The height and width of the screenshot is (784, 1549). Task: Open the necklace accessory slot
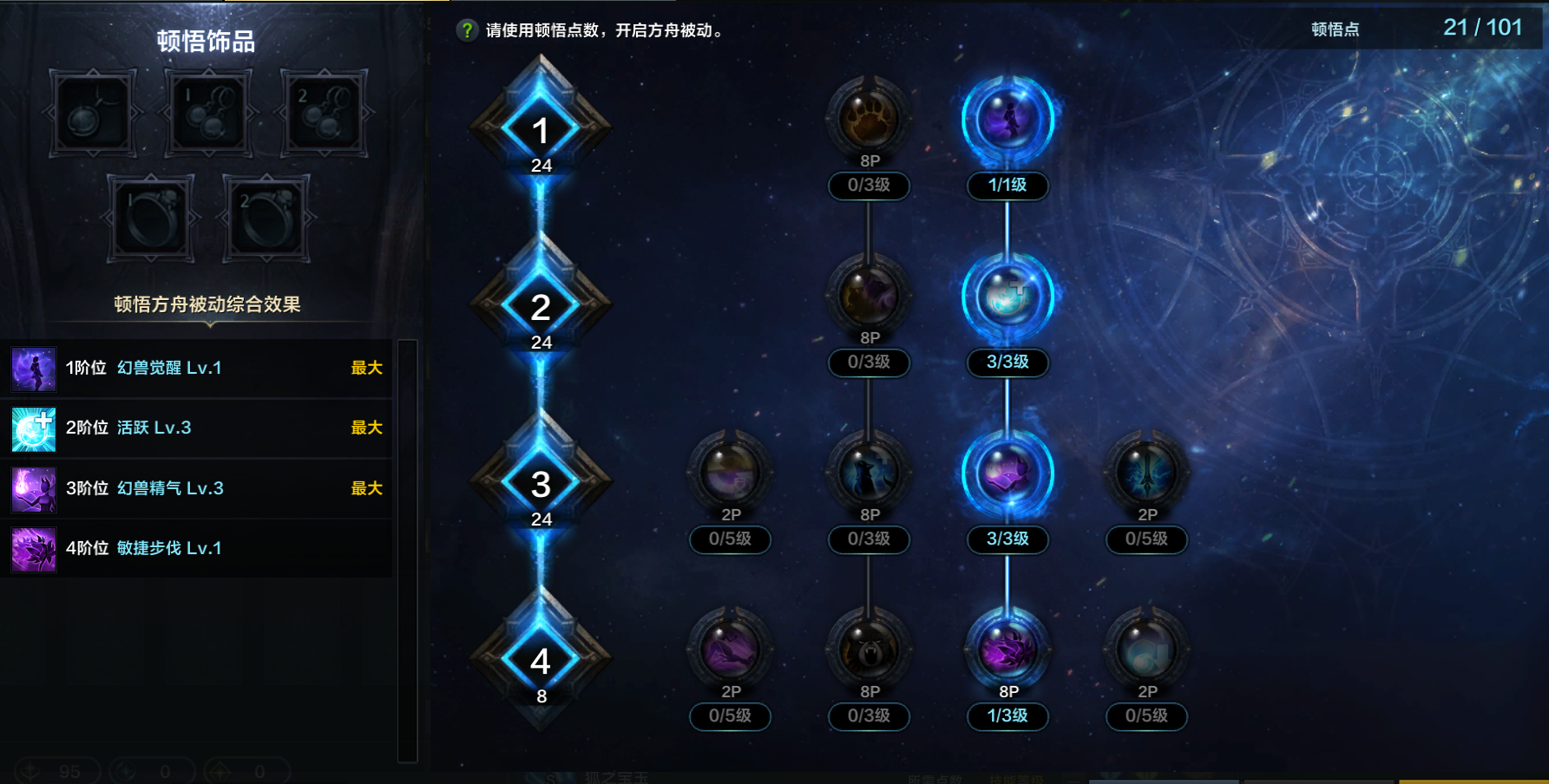pyautogui.click(x=91, y=113)
